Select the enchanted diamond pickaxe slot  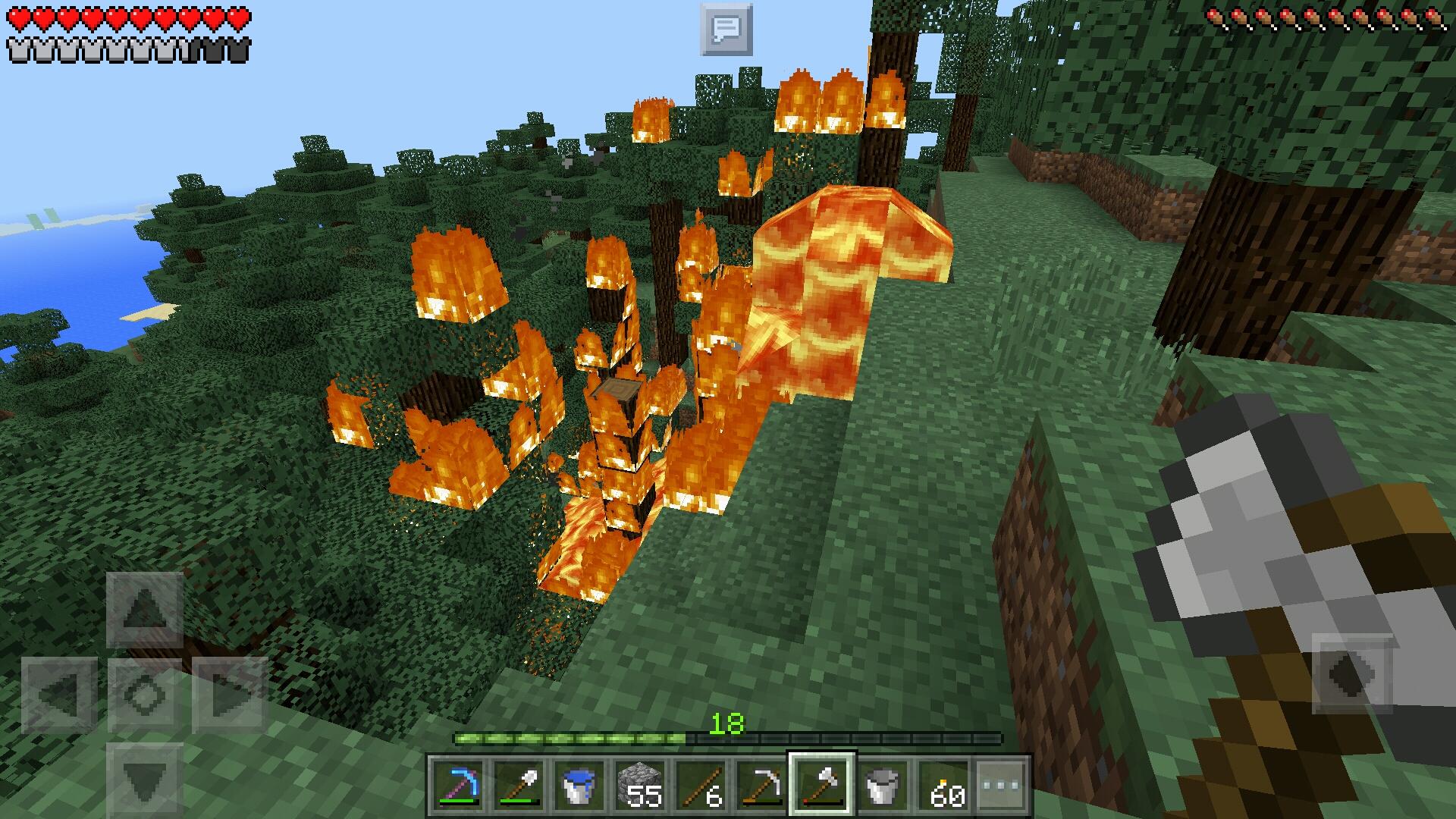tap(458, 784)
